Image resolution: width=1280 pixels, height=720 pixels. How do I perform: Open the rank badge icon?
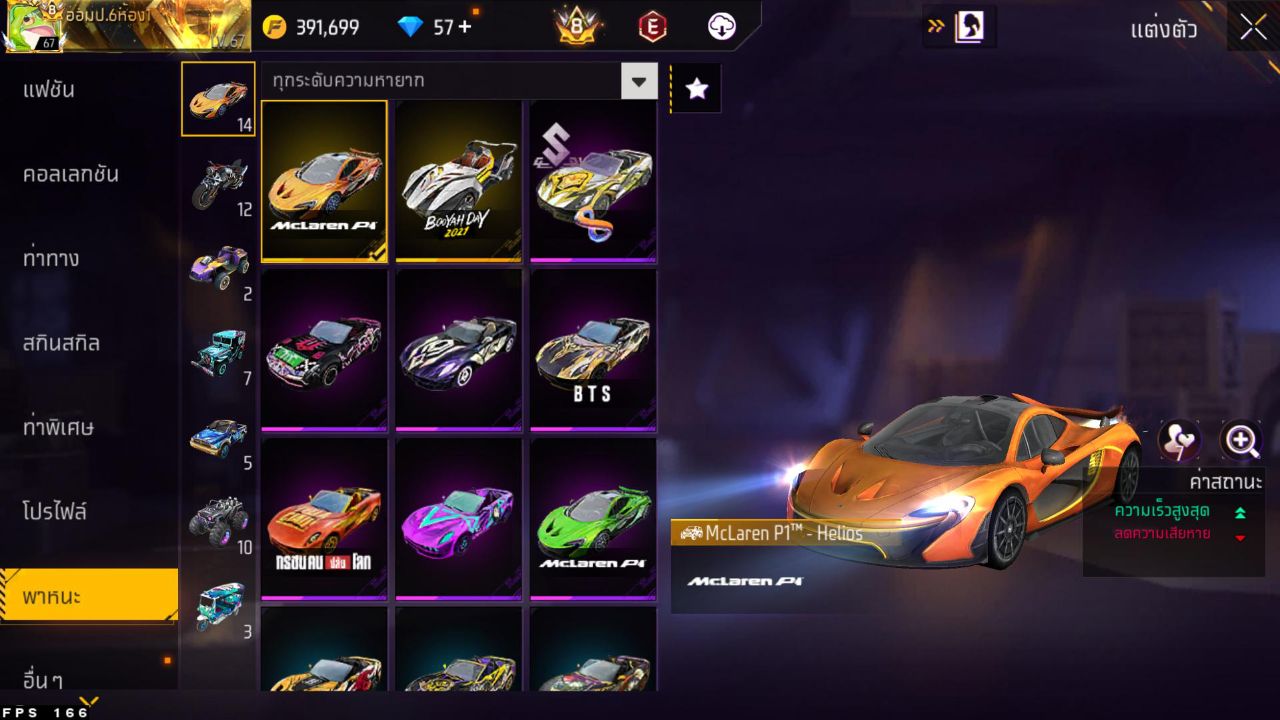(577, 26)
